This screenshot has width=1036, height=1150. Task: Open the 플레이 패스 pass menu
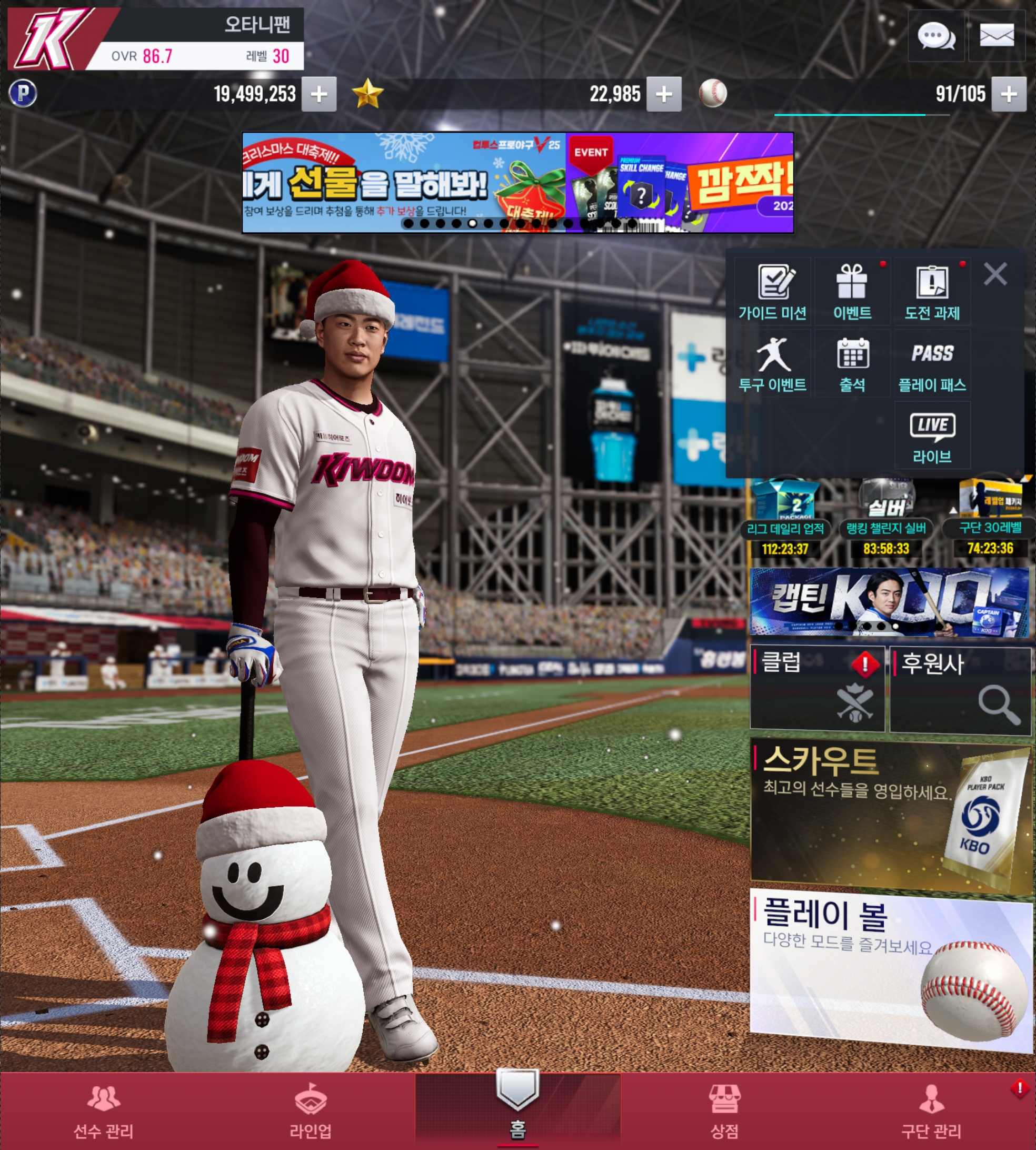coord(932,364)
